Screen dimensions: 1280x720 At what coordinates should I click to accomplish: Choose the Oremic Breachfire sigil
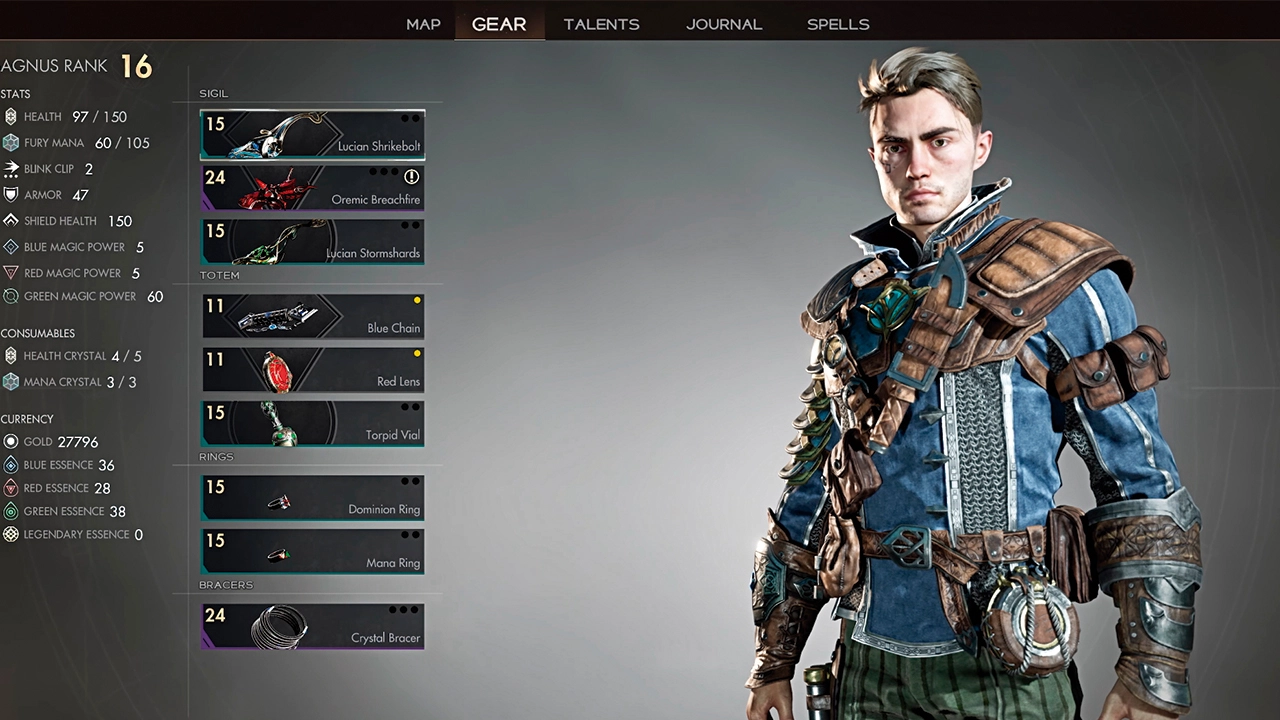tap(312, 188)
